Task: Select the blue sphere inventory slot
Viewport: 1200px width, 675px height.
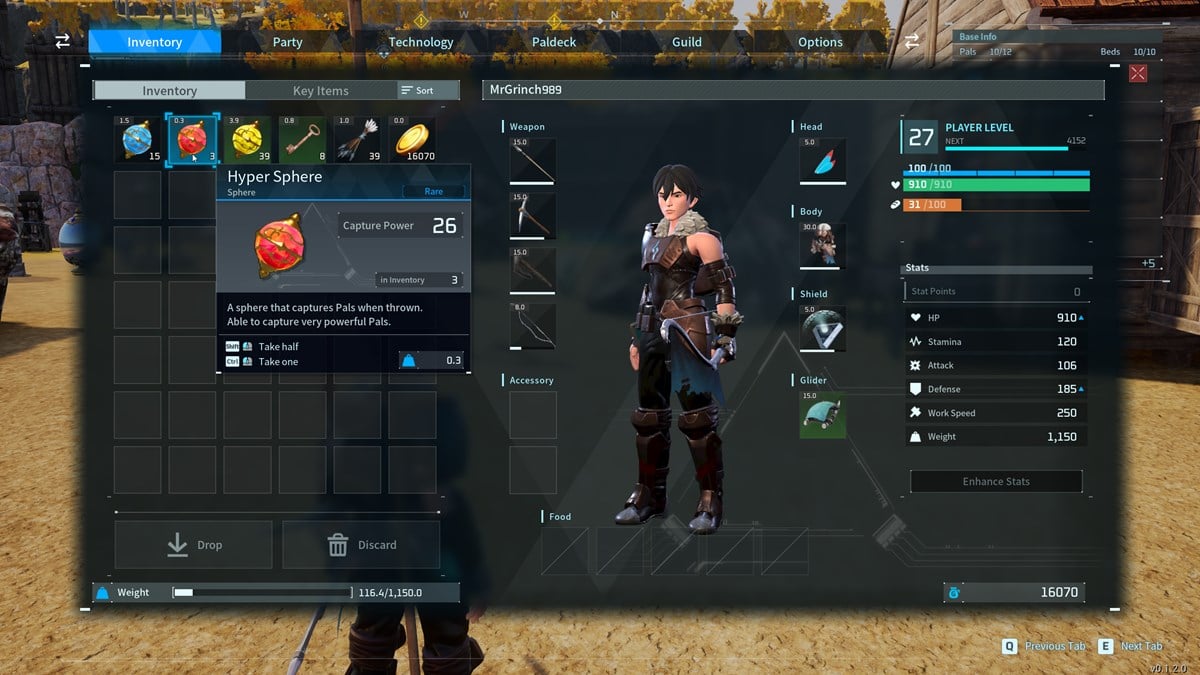Action: 137,140
